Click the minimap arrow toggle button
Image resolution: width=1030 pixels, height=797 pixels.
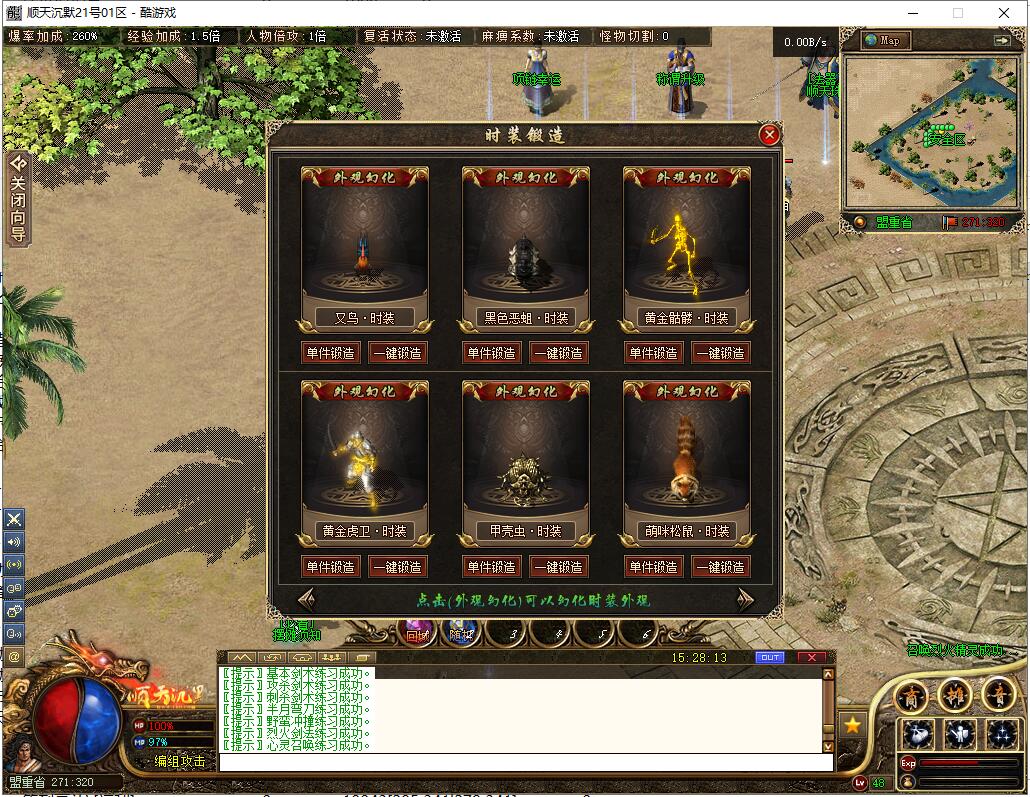click(1002, 40)
